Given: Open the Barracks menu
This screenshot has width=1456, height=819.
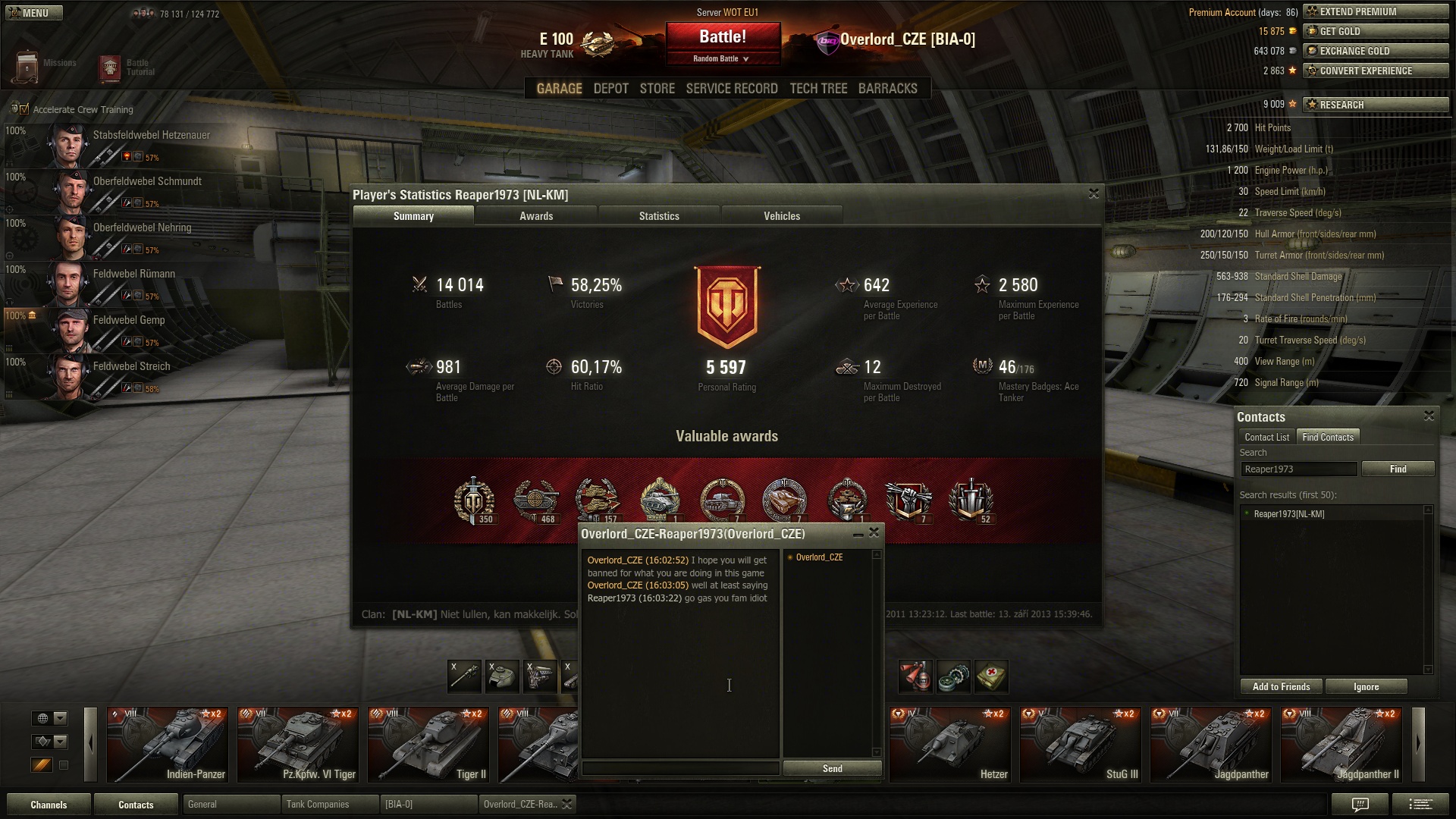Looking at the screenshot, I should click(x=887, y=89).
